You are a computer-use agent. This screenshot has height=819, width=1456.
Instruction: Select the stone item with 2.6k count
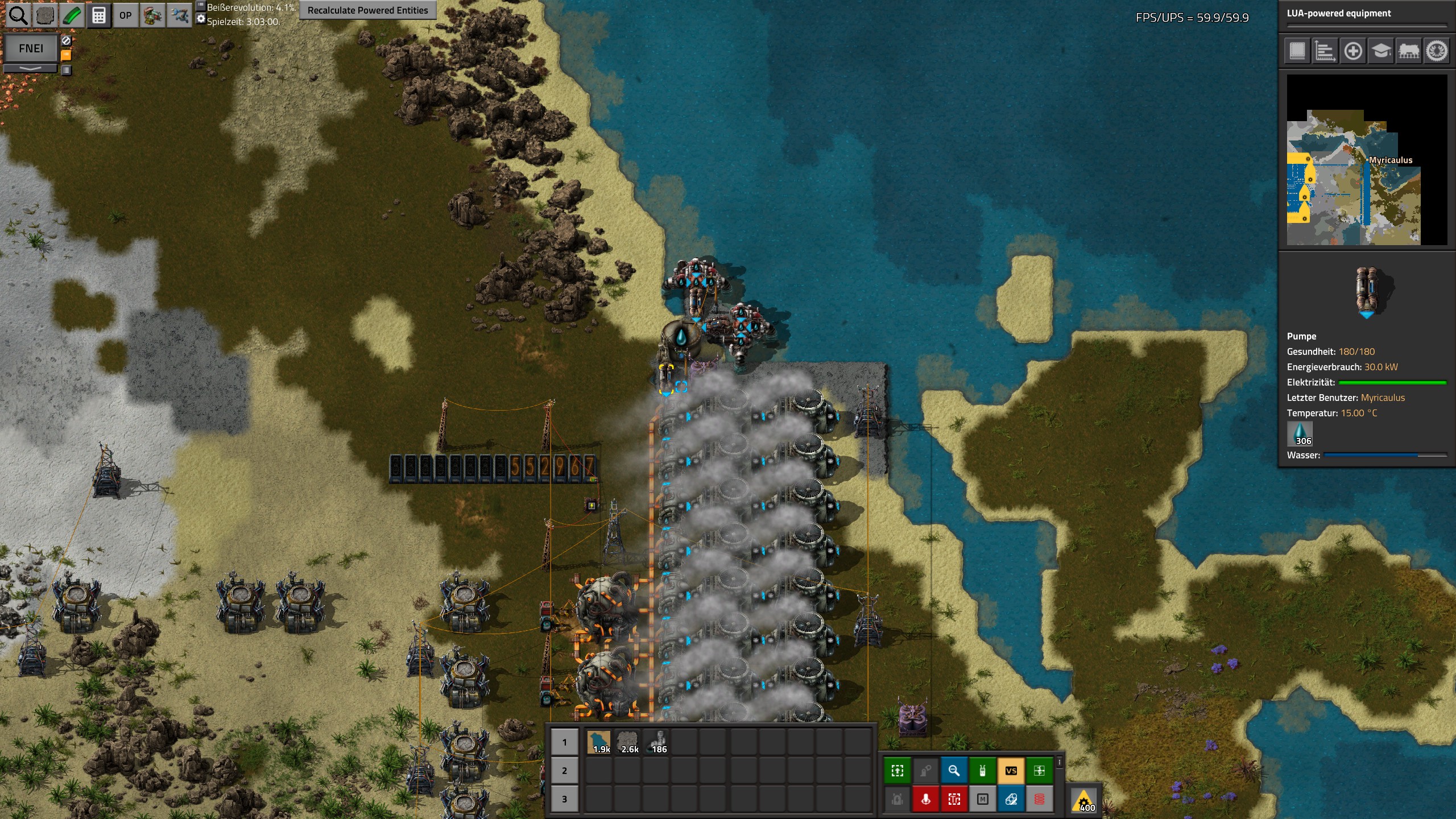[628, 742]
